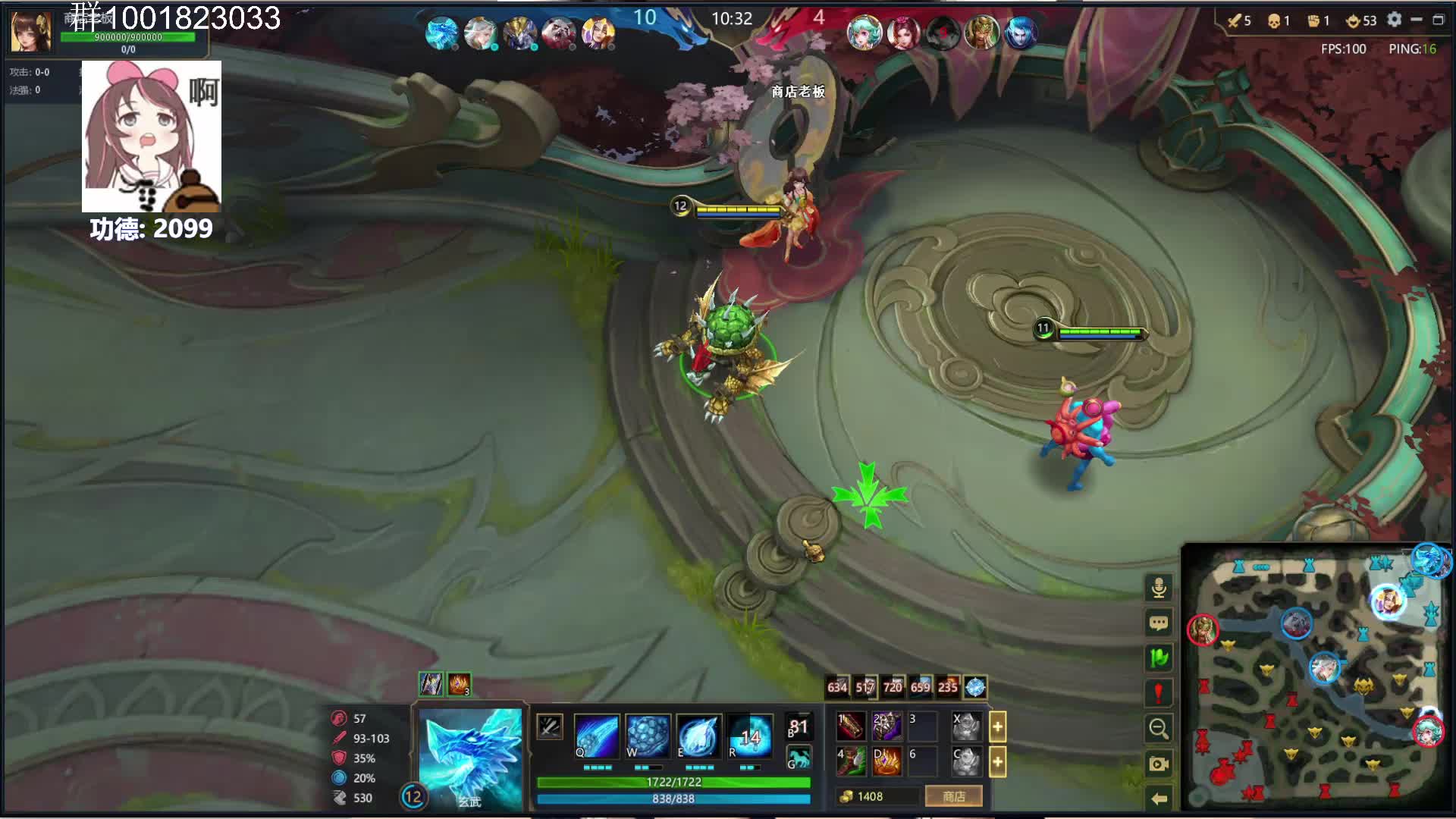
Task: Open game settings with the gear icon
Action: 1394,20
